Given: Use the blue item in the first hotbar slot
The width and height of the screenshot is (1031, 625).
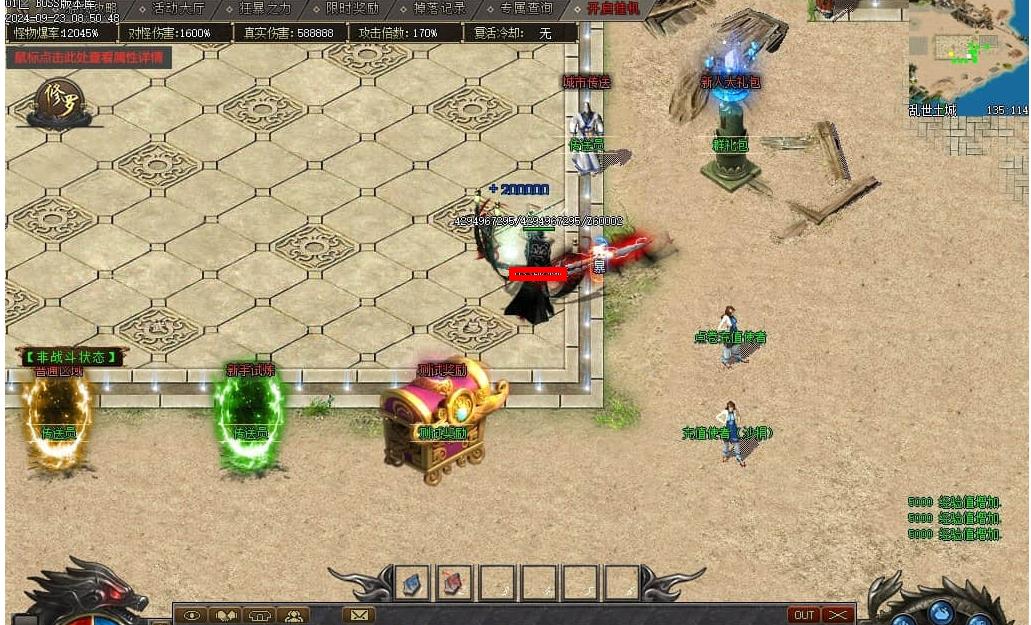Looking at the screenshot, I should coord(411,582).
